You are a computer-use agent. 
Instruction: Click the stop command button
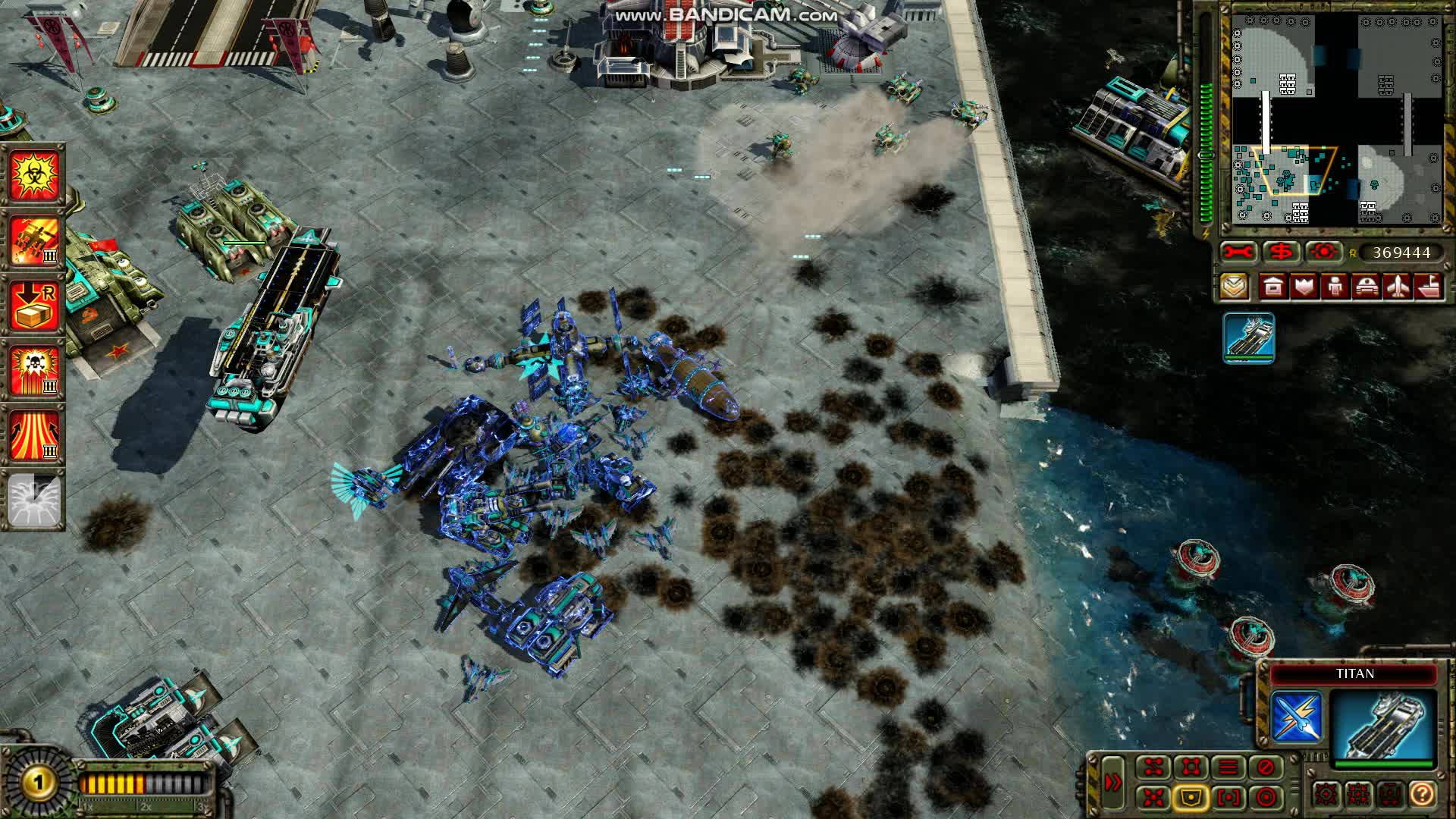[x=1261, y=767]
